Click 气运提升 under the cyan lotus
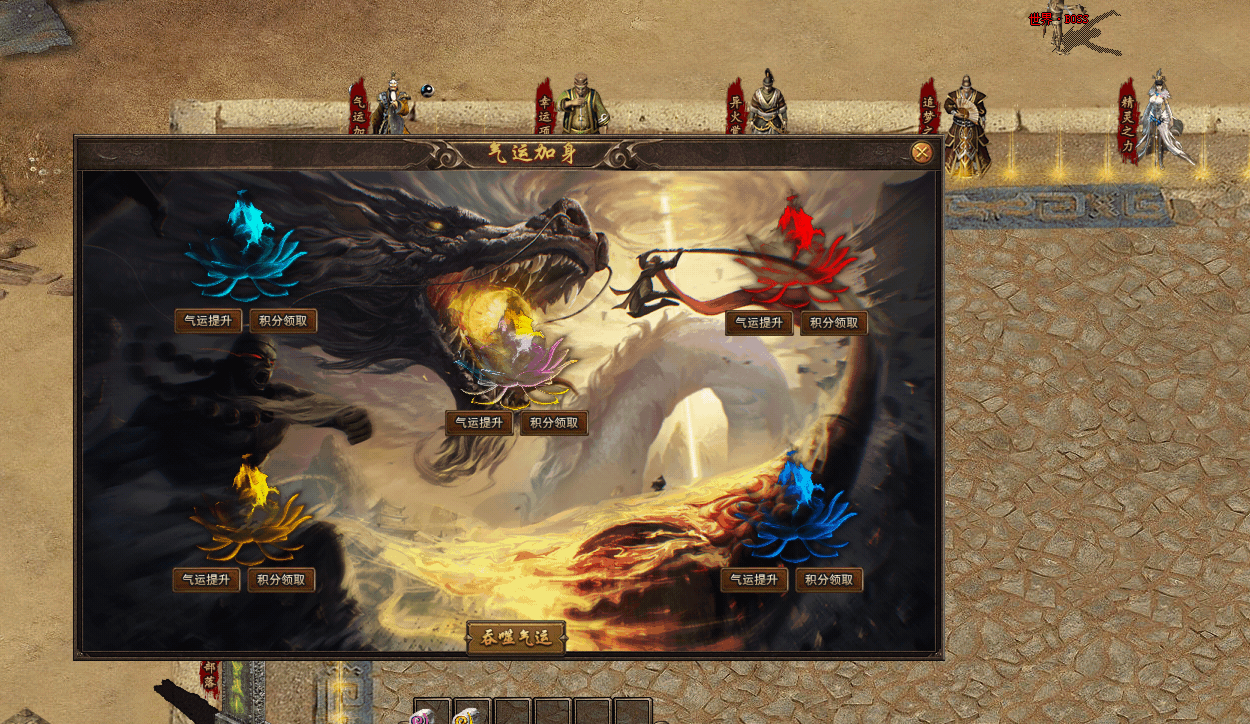The width and height of the screenshot is (1250, 724). (x=208, y=321)
